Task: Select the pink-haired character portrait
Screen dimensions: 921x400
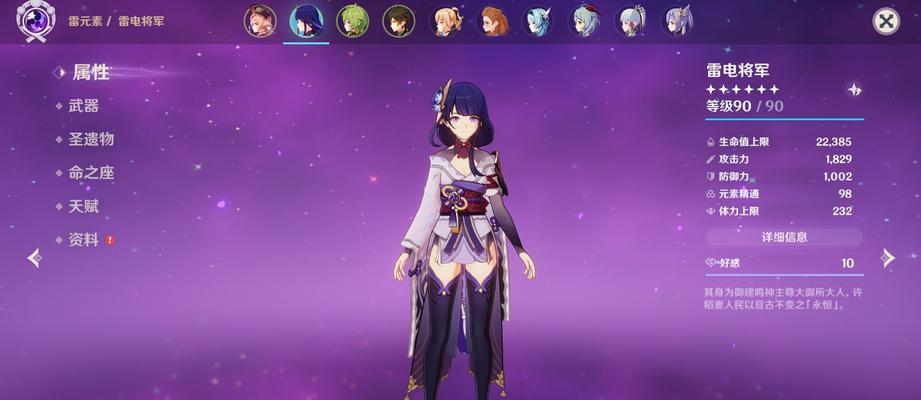Action: 260,21
